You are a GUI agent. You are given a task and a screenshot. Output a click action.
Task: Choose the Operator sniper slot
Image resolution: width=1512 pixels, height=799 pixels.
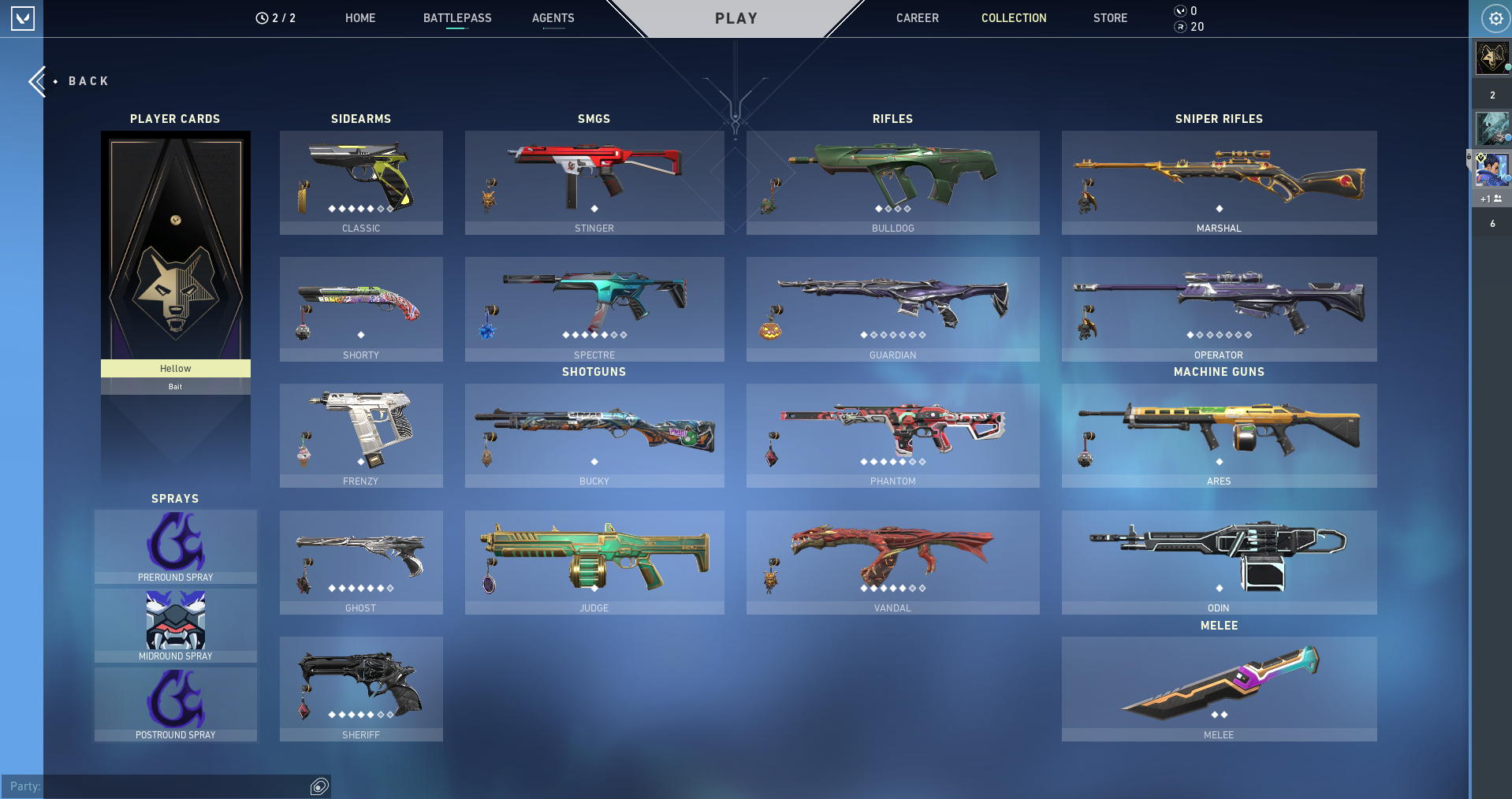(1219, 309)
